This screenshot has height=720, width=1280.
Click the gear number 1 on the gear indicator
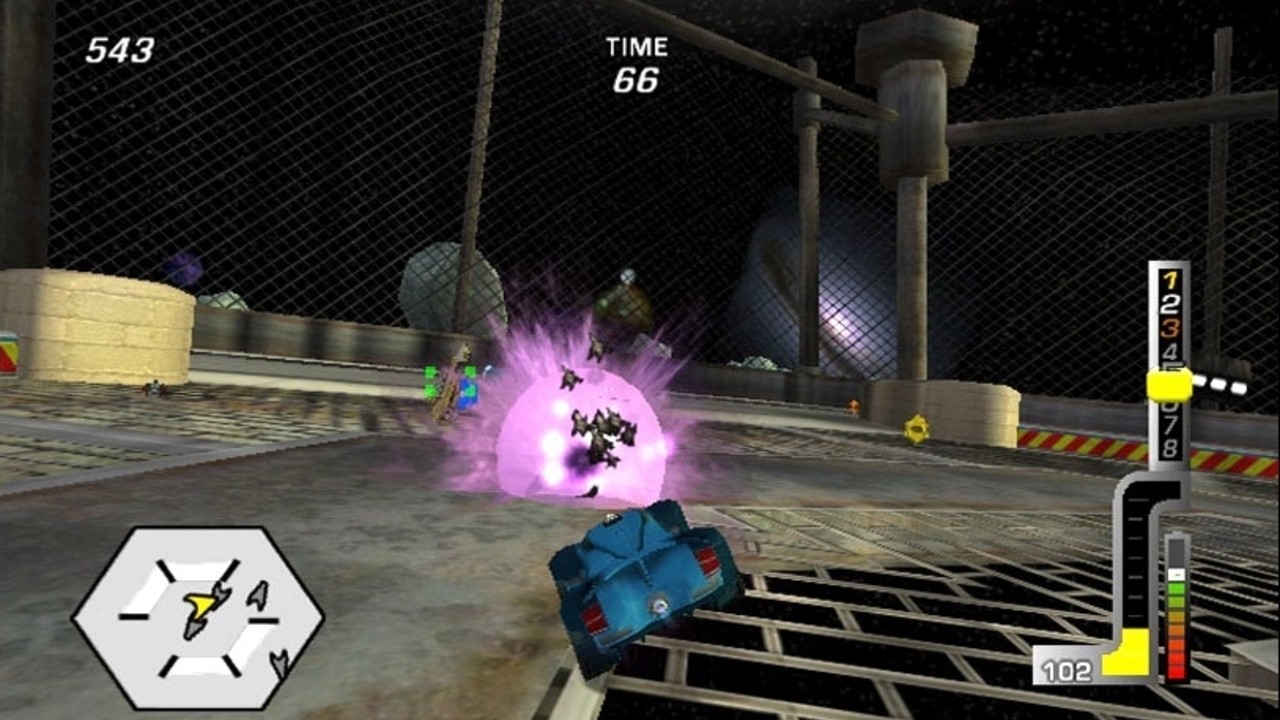click(1169, 278)
